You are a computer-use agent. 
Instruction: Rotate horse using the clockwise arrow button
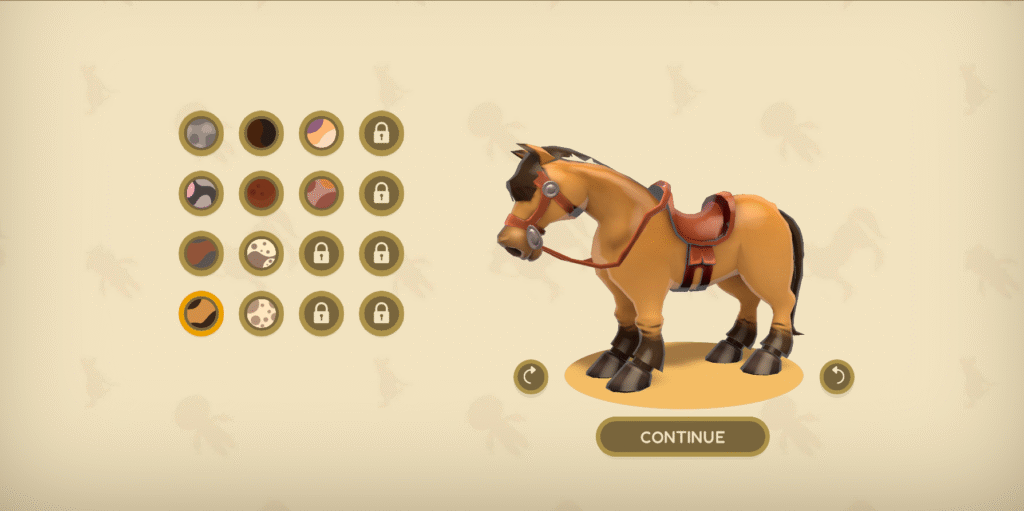[x=531, y=377]
